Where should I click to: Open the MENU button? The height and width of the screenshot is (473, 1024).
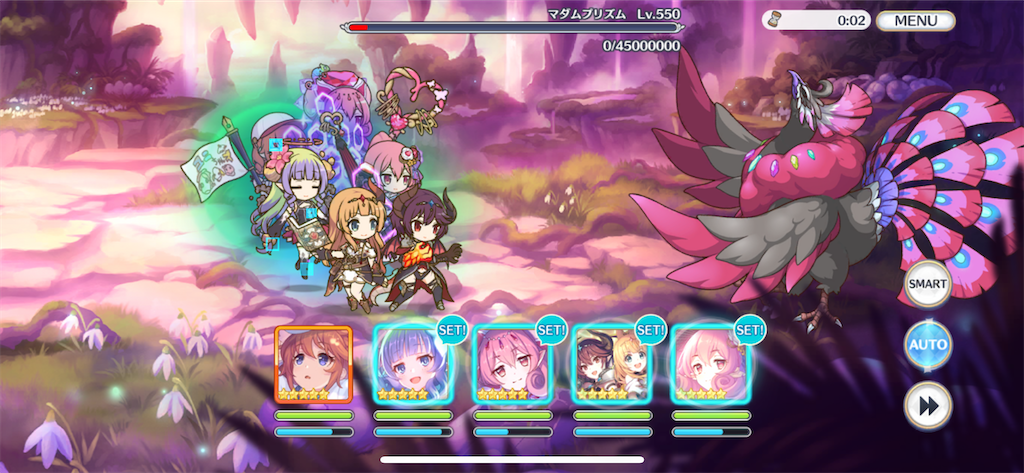(915, 20)
